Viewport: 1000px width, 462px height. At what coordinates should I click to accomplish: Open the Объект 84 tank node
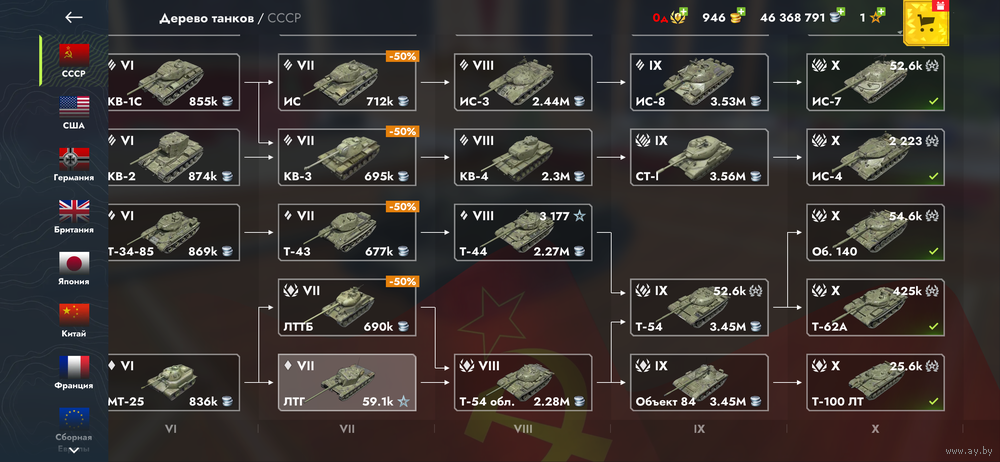click(699, 382)
